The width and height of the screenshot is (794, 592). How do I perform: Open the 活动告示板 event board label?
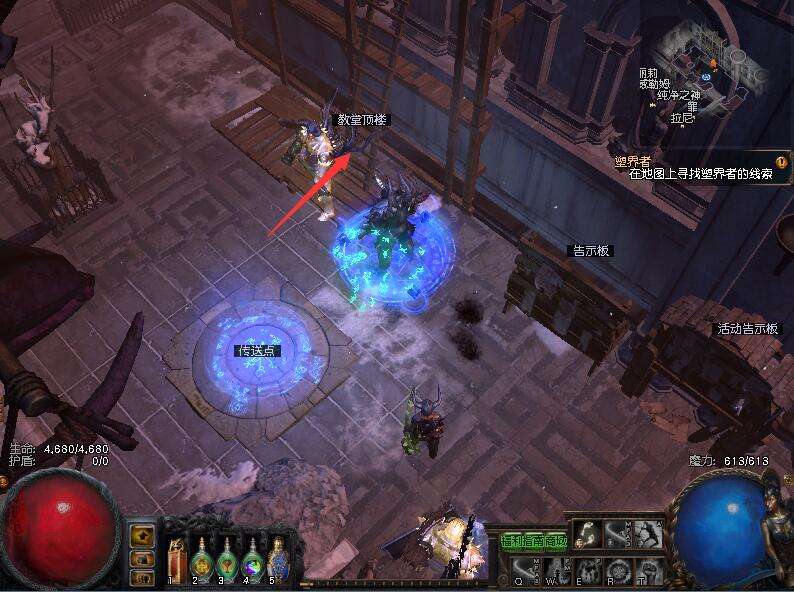[x=747, y=329]
